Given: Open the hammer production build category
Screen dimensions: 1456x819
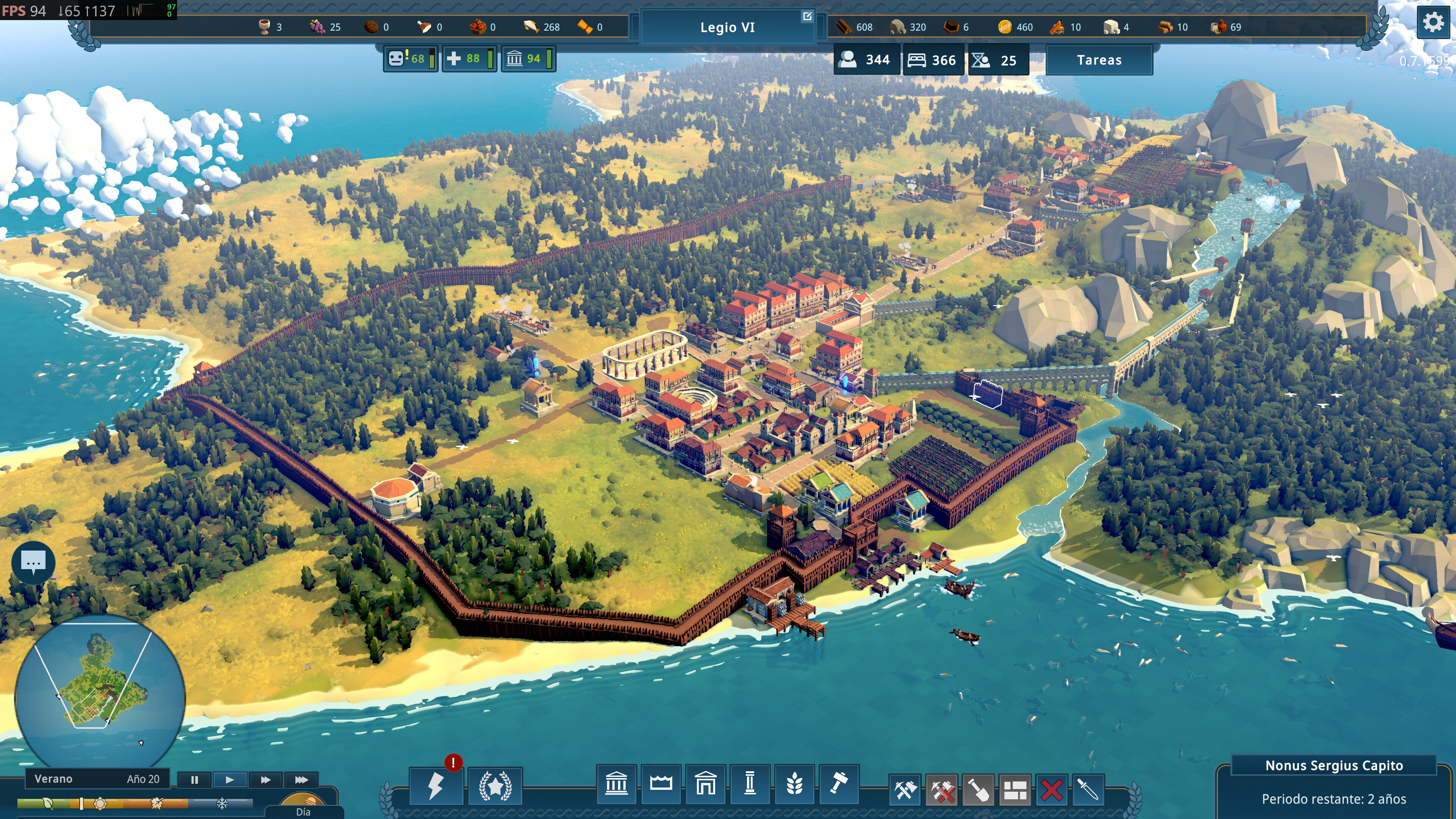Looking at the screenshot, I should 839,784.
